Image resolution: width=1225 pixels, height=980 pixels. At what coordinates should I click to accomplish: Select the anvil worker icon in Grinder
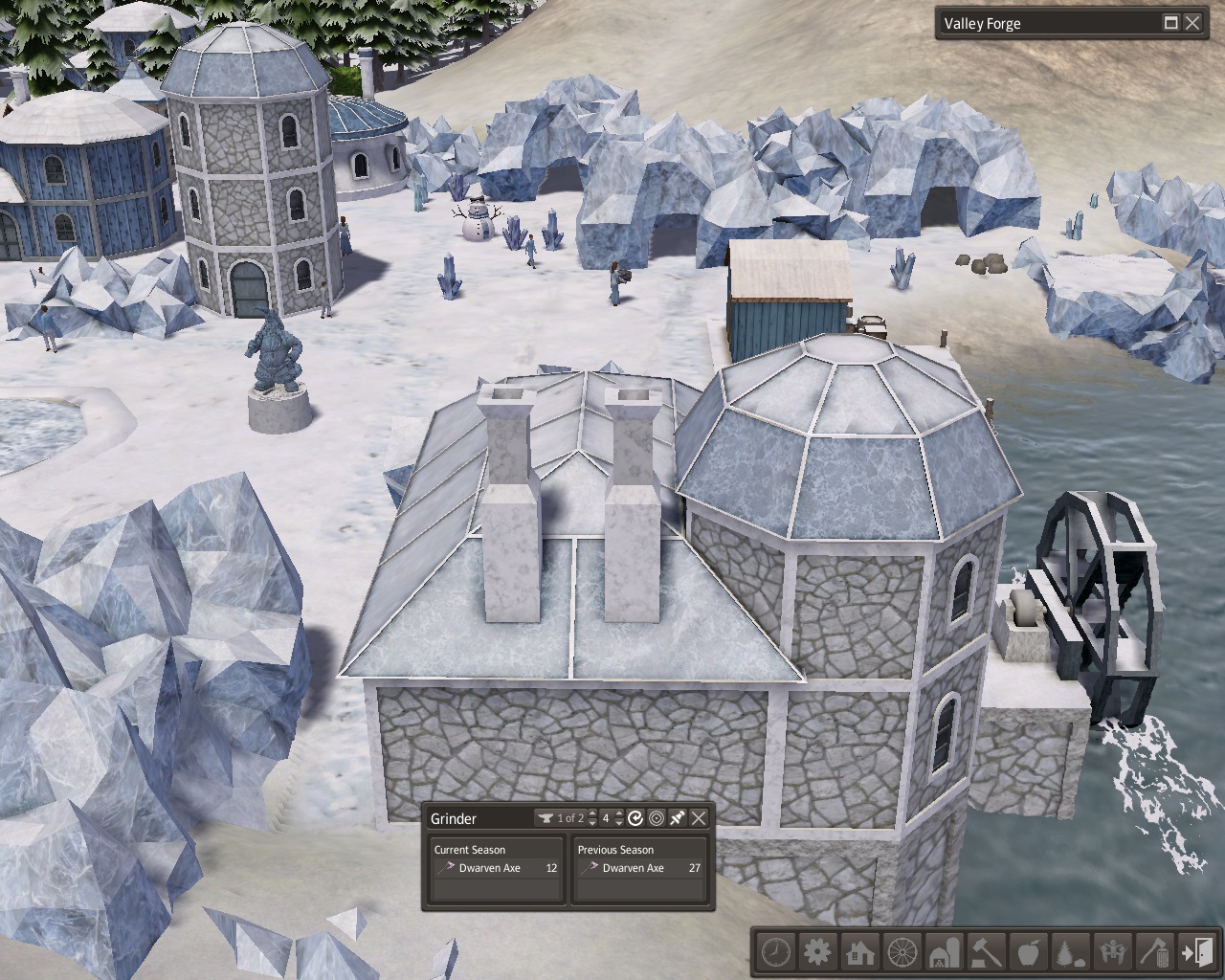click(x=546, y=818)
